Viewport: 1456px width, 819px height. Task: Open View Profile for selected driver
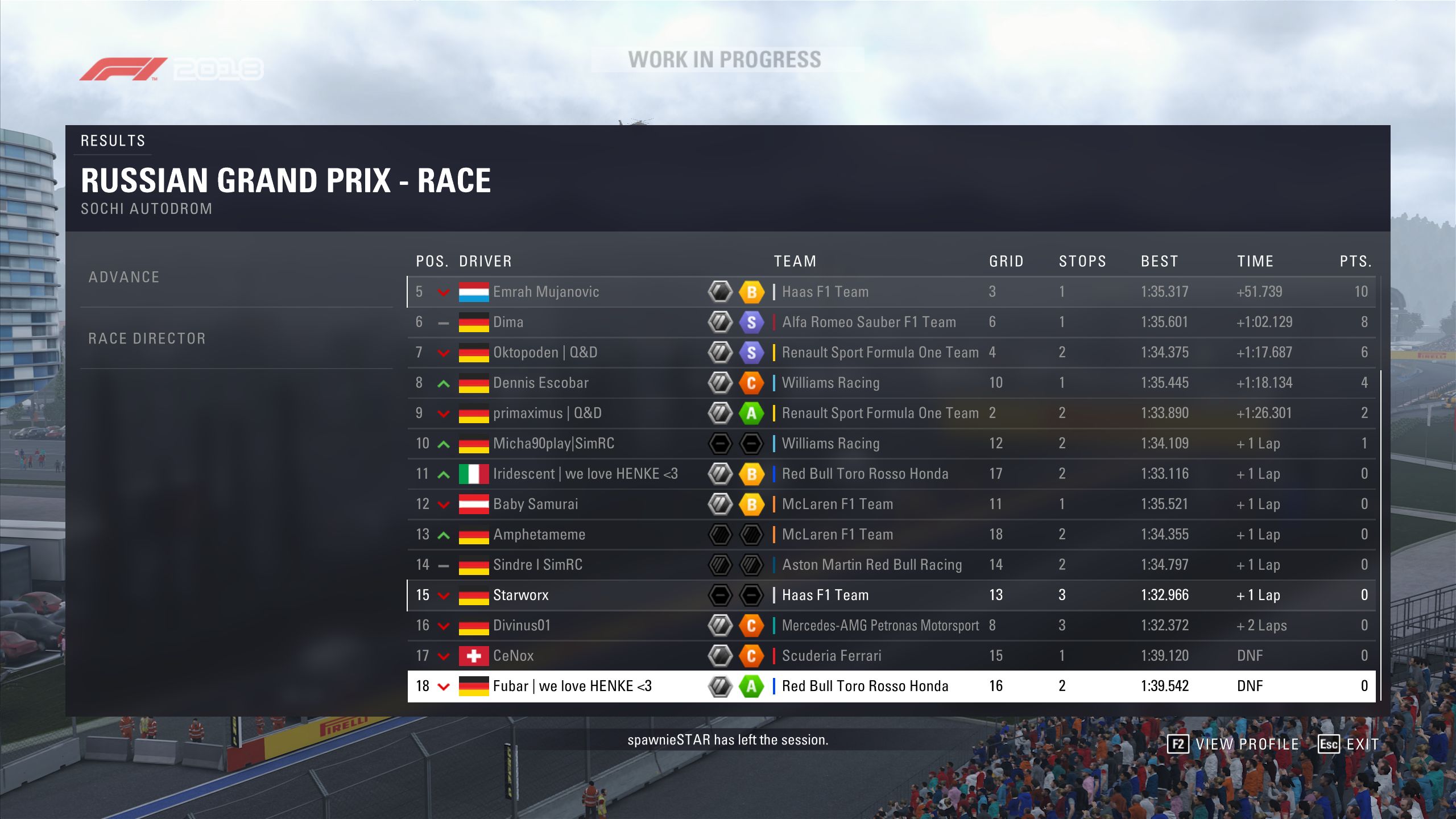(1233, 744)
